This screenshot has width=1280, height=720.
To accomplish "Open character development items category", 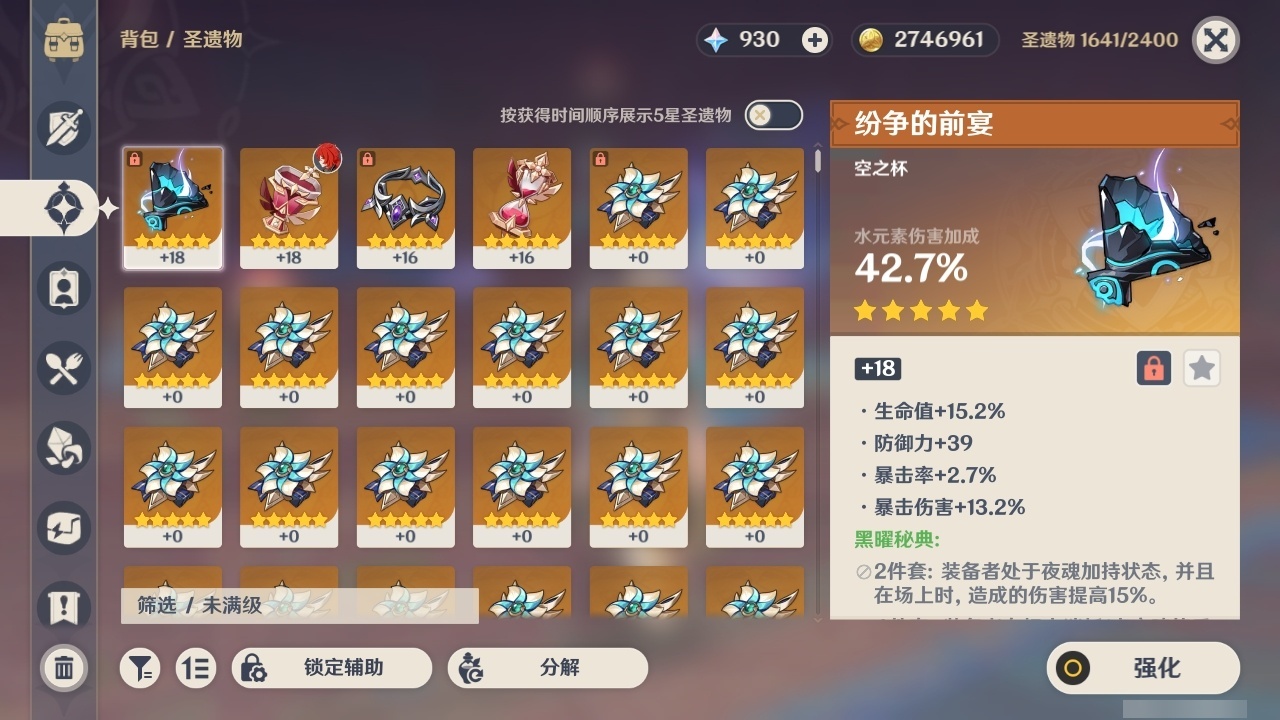I will (x=62, y=288).
